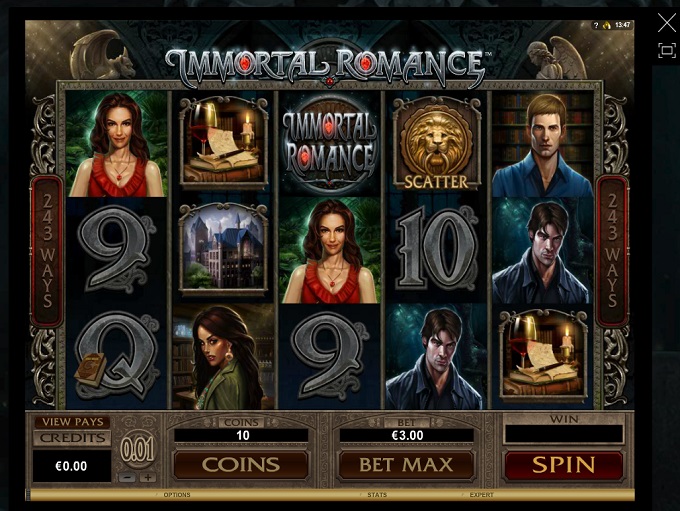Viewport: 680px width, 511px height.
Task: Close the game window with the X
Action: tap(667, 22)
